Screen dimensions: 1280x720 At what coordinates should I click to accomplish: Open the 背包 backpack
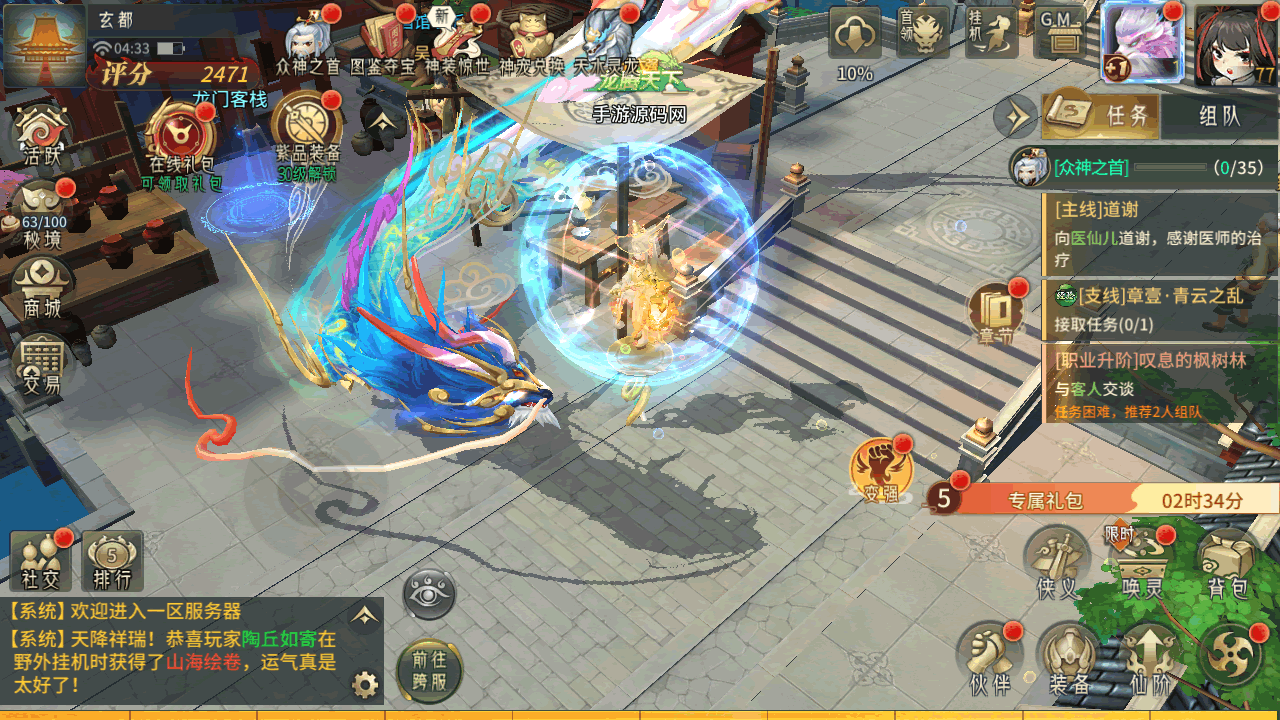[1227, 564]
